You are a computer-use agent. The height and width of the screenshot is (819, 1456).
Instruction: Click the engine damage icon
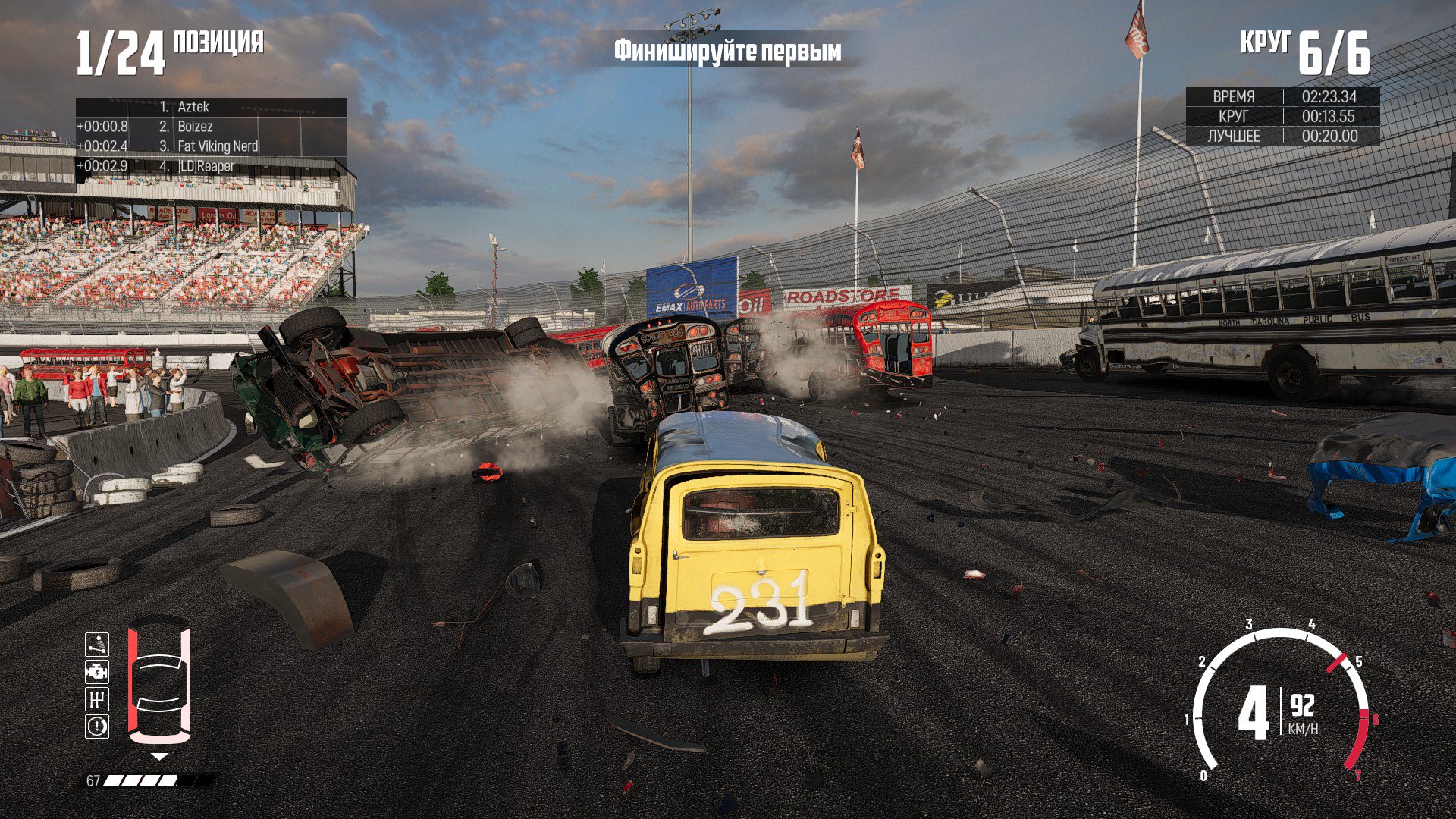(x=97, y=672)
